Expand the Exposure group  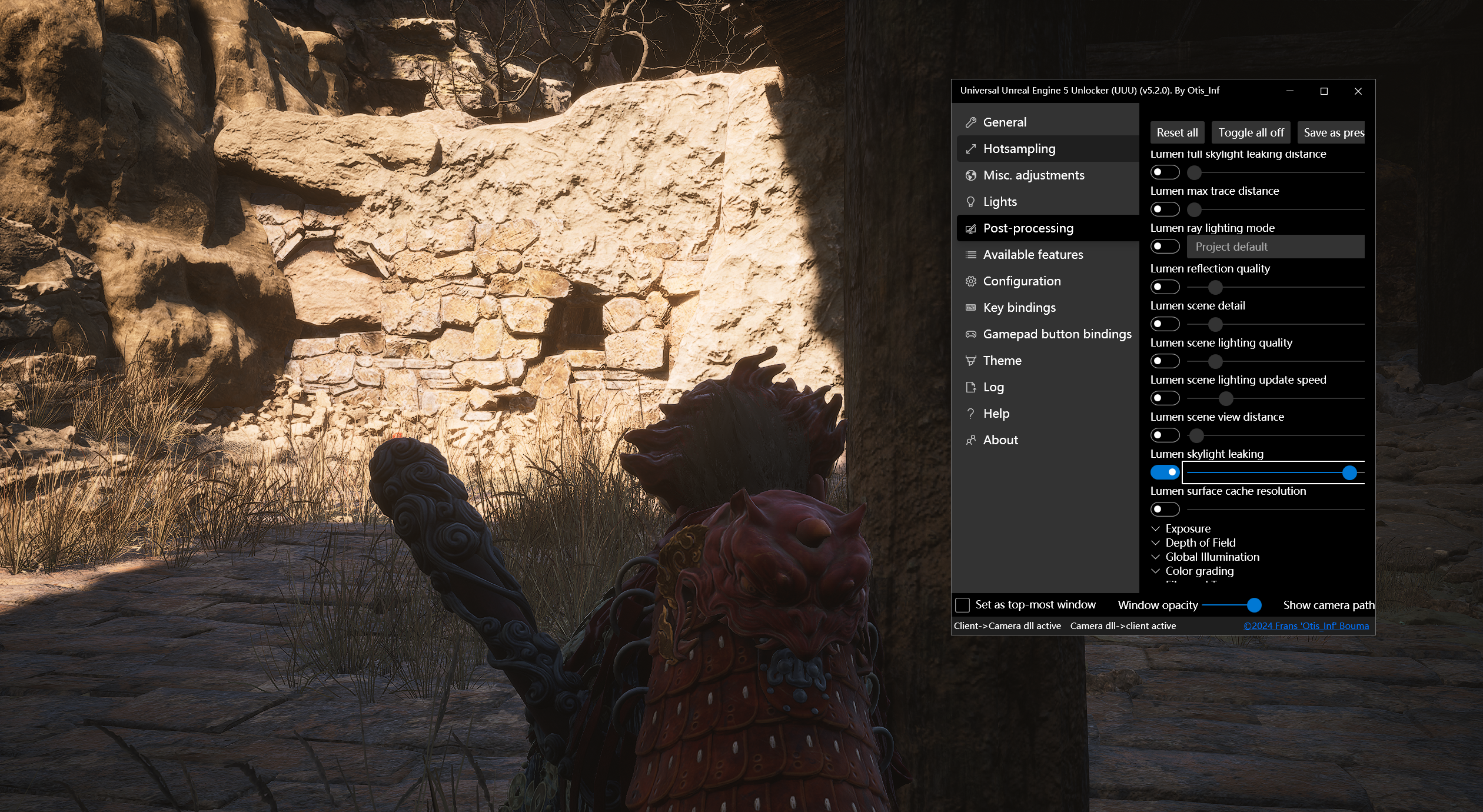click(1187, 528)
